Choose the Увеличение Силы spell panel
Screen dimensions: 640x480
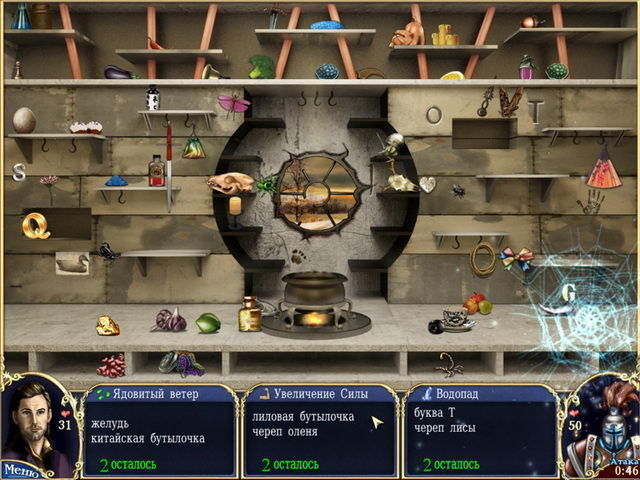320,430
